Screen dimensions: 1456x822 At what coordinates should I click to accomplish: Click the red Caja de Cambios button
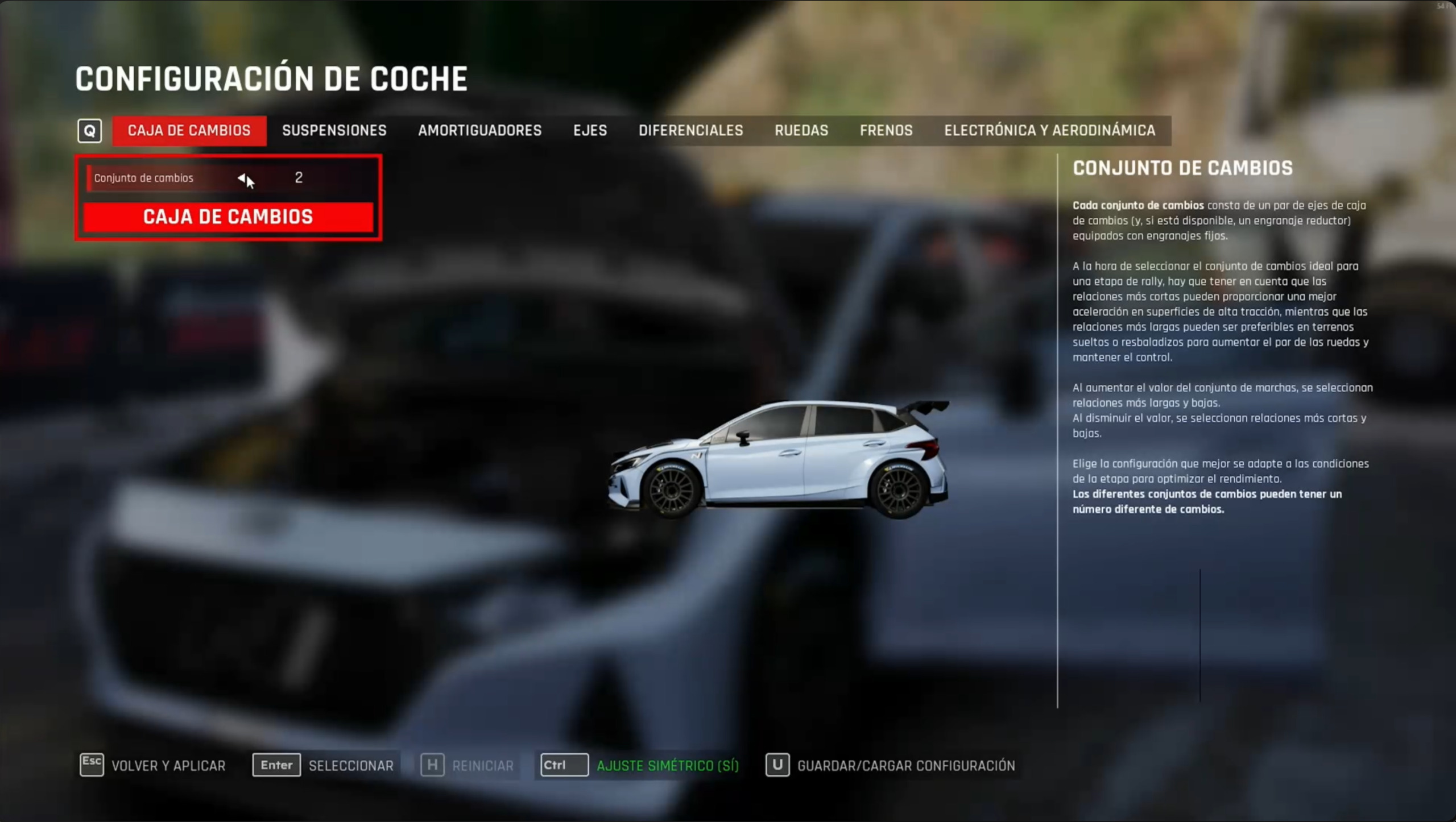click(228, 217)
